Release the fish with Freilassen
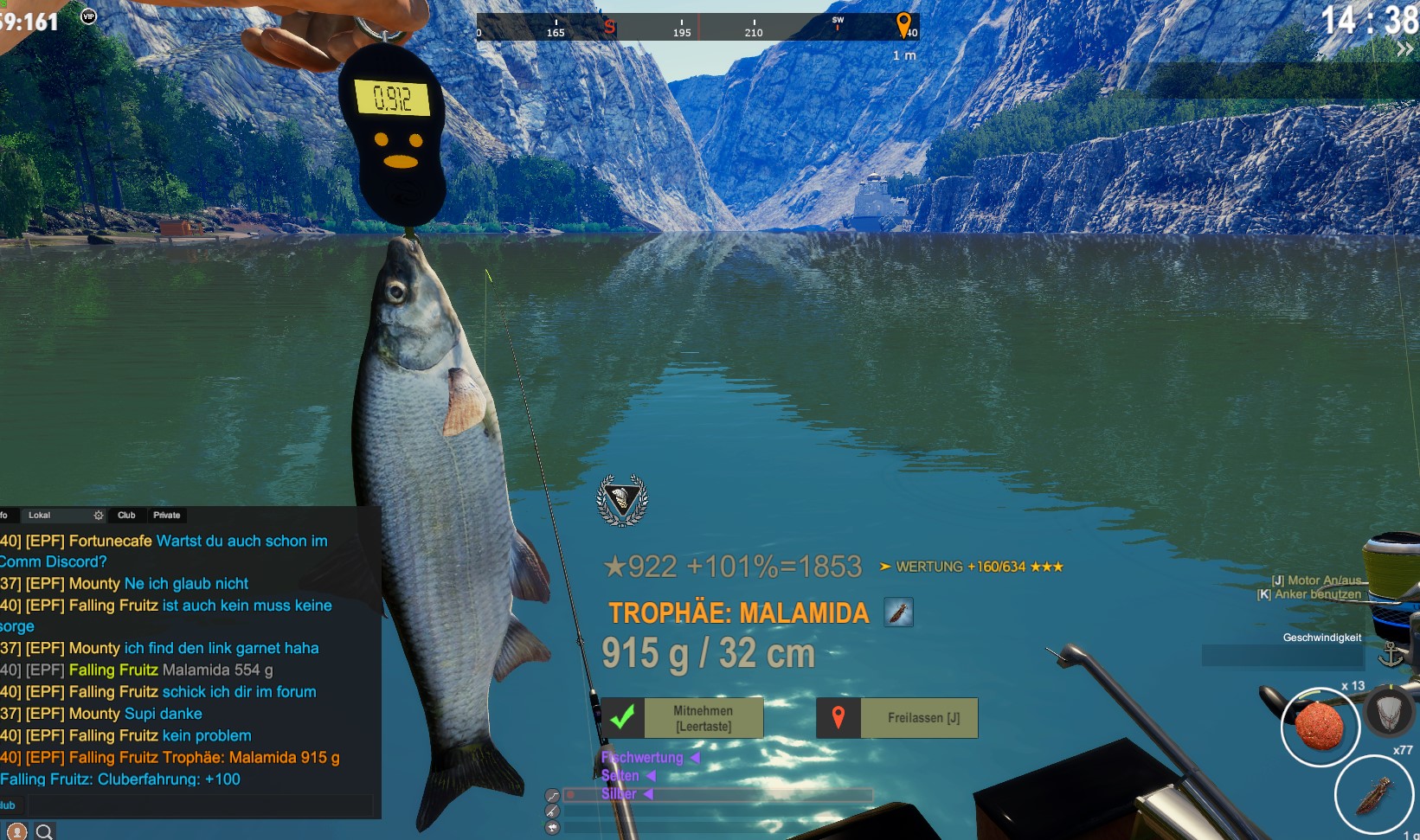Viewport: 1420px width, 840px height. click(897, 718)
